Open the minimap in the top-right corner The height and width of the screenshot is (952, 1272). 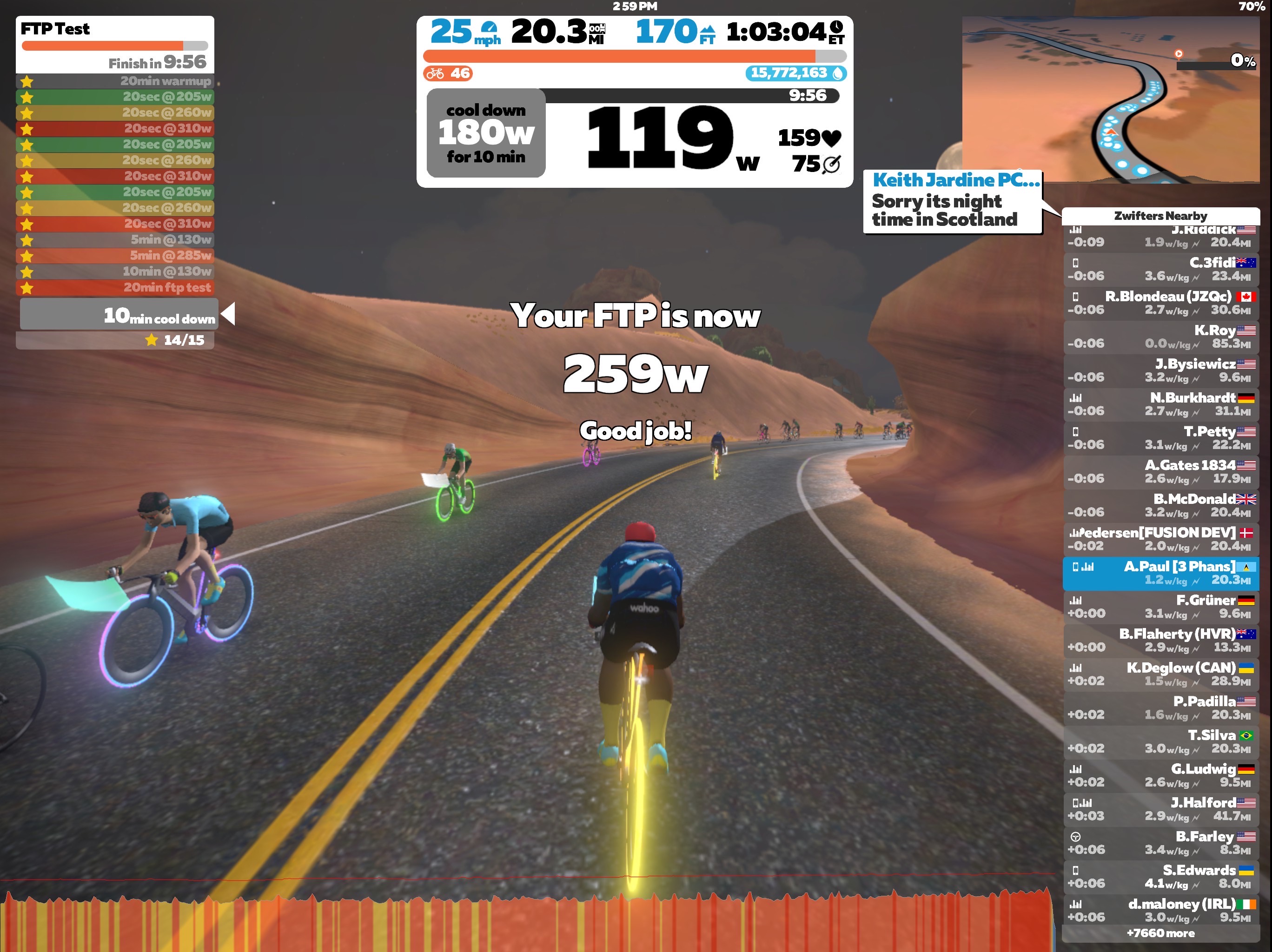pos(1110,99)
